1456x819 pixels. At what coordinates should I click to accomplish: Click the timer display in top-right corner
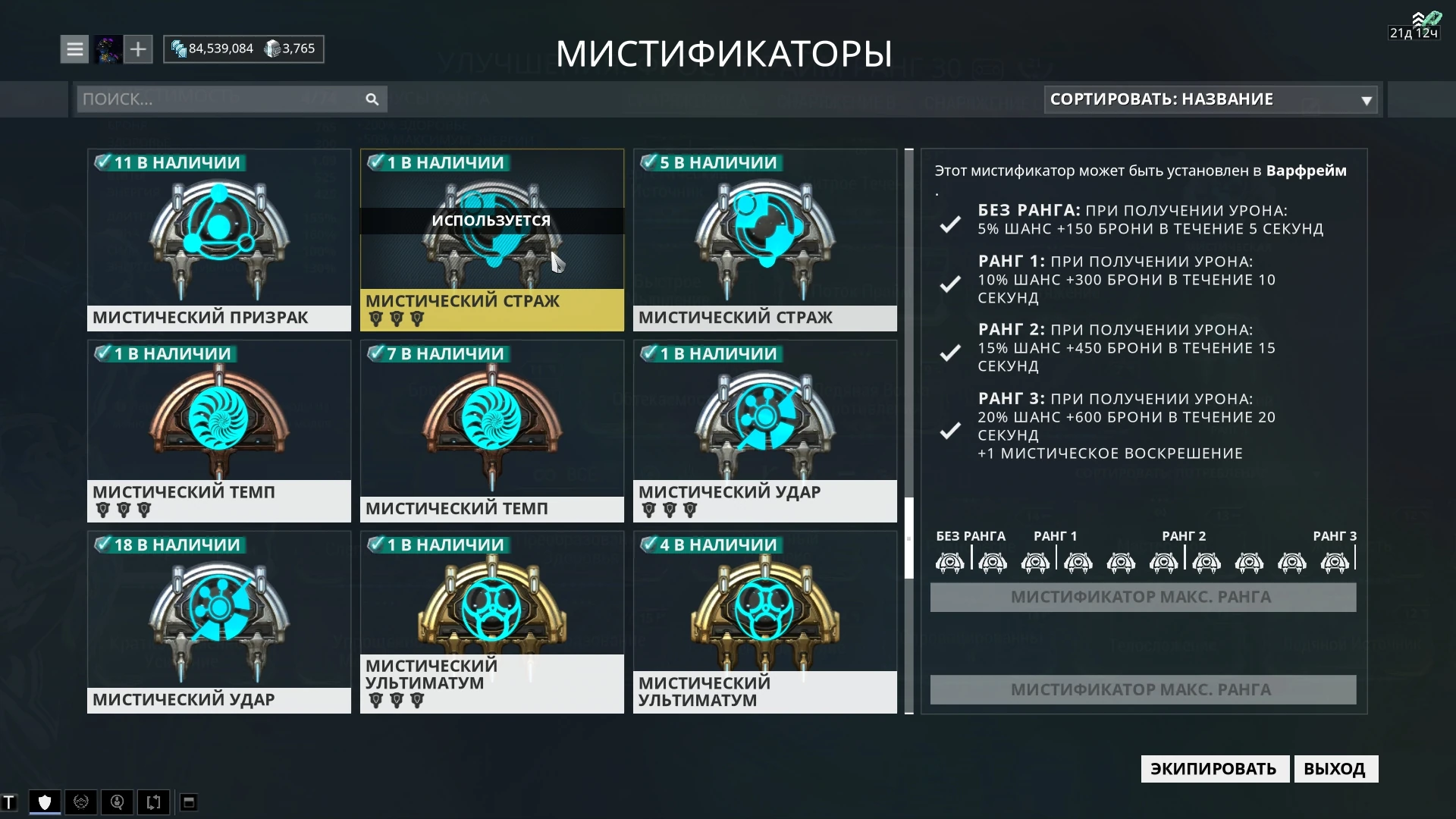click(x=1414, y=32)
